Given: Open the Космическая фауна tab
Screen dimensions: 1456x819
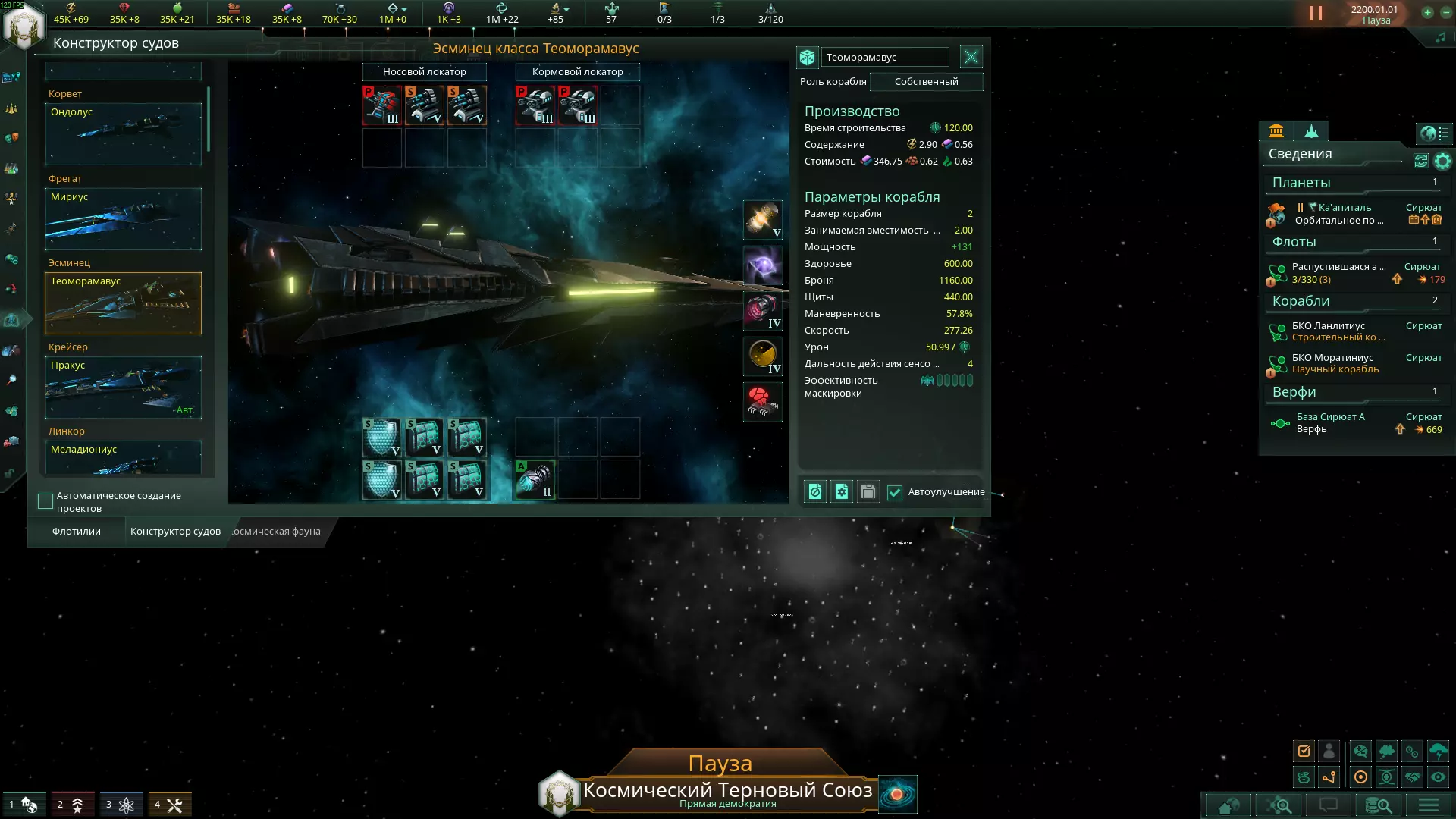Looking at the screenshot, I should click(x=276, y=532).
